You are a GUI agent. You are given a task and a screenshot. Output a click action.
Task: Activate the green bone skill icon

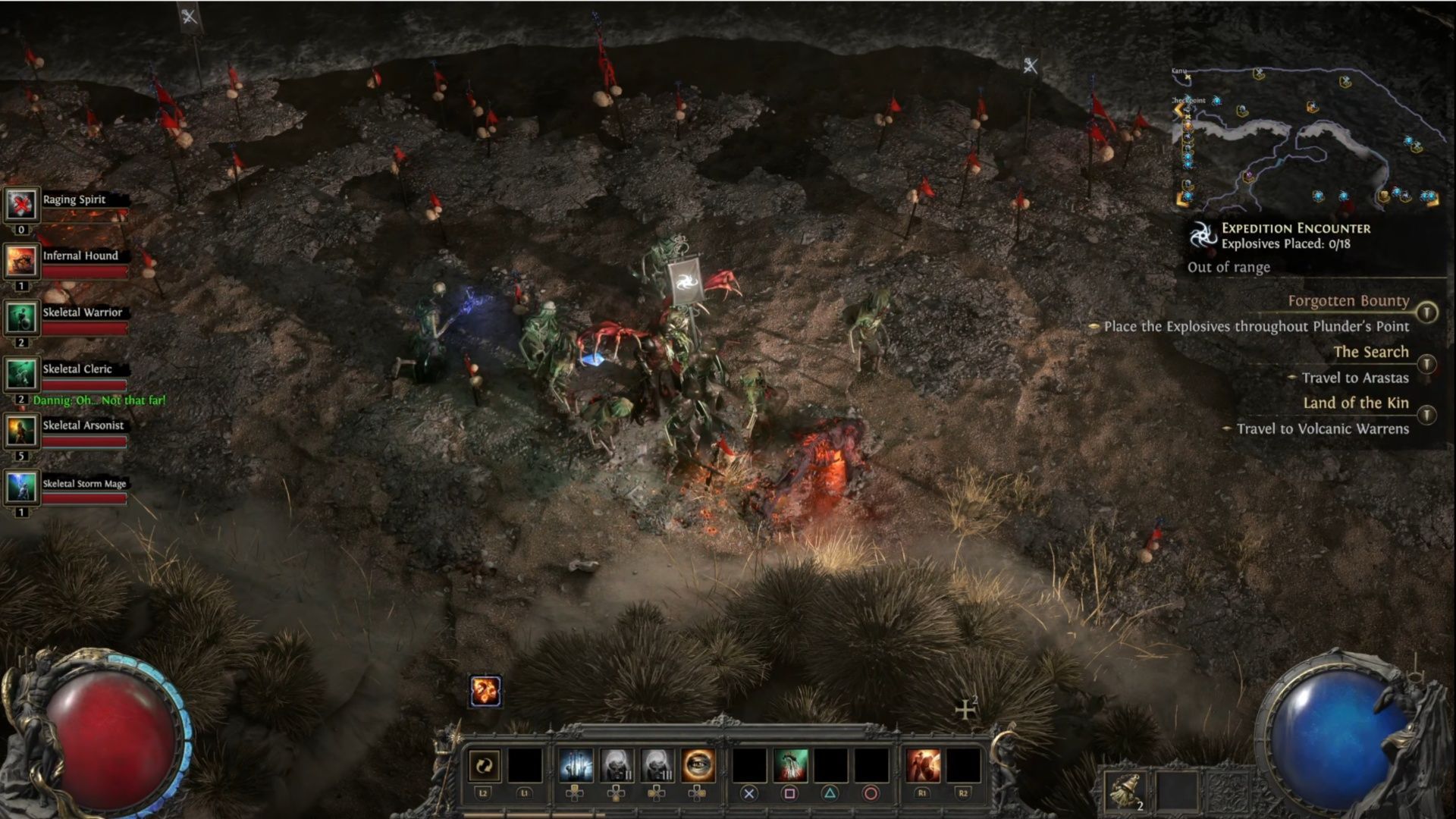790,766
